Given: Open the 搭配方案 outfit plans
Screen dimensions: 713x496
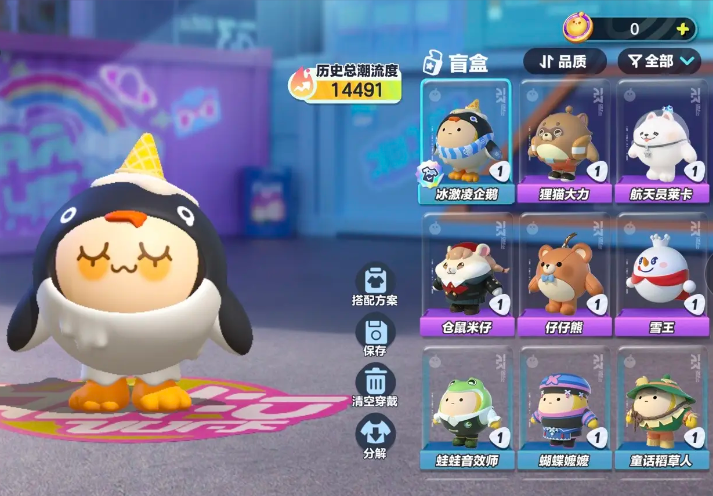Looking at the screenshot, I should point(375,284).
